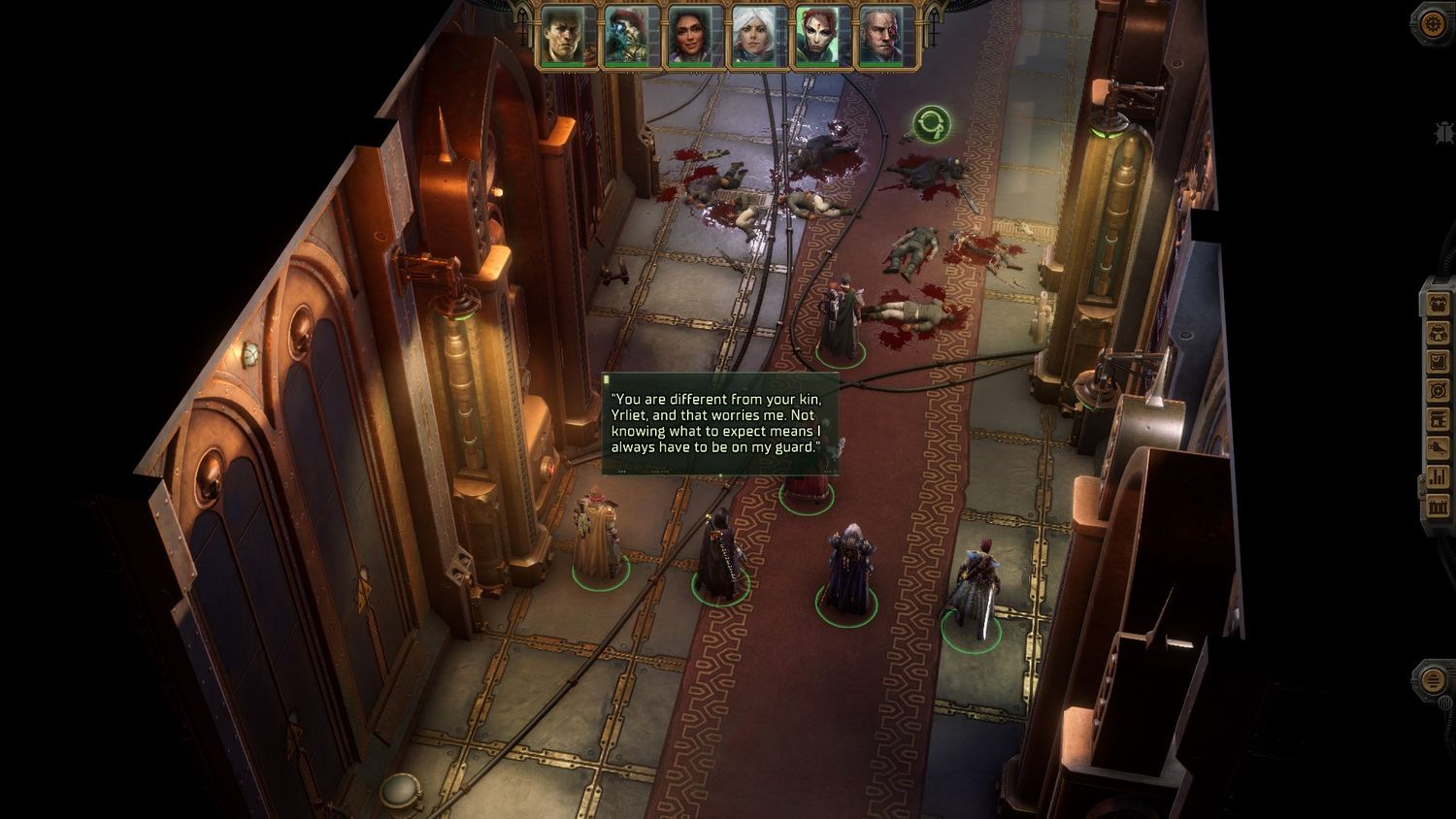Open the journal checkmark icon
This screenshot has height=819, width=1456.
1438,362
